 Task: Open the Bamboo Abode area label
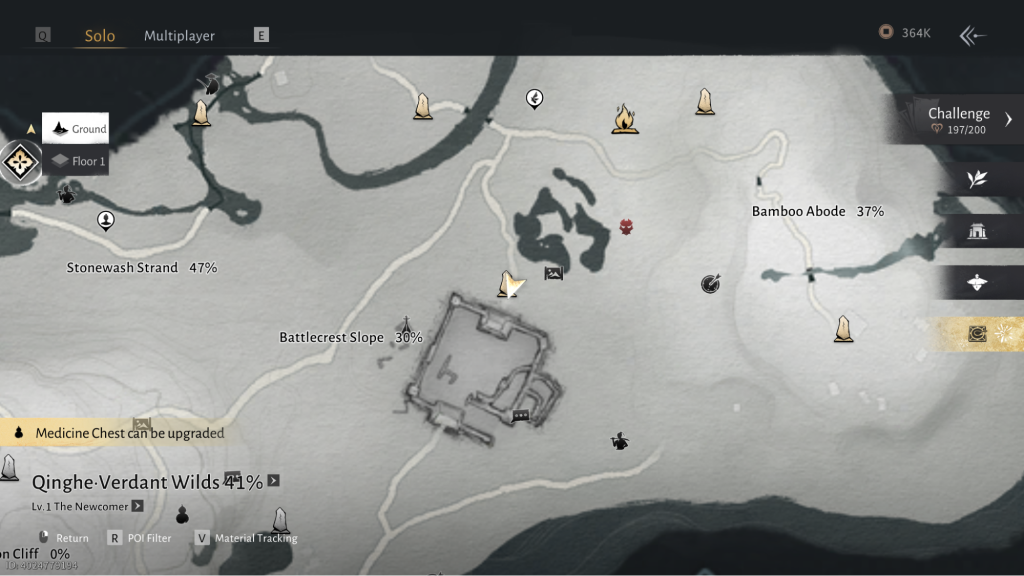coord(817,212)
